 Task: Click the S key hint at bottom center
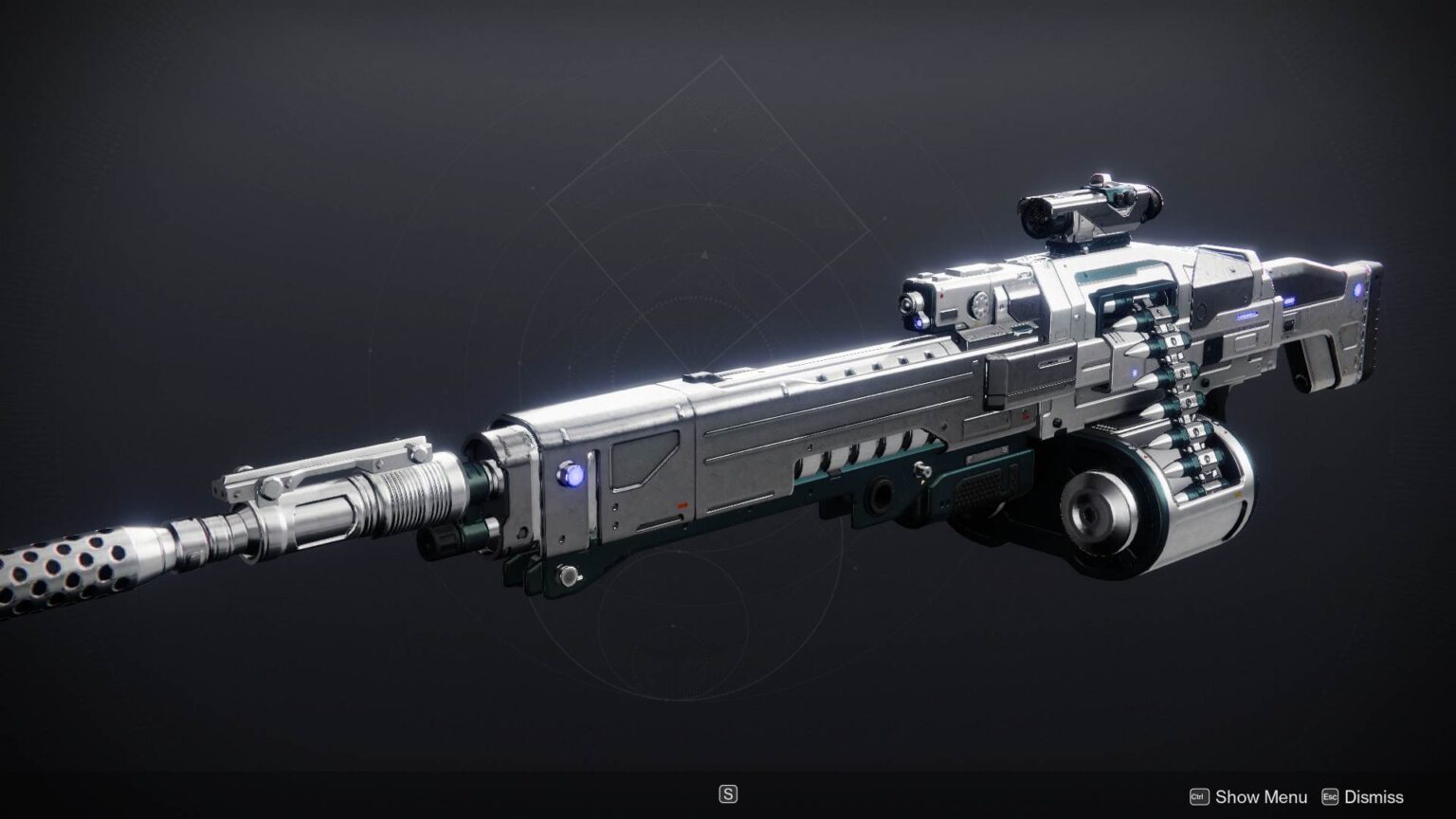(728, 793)
